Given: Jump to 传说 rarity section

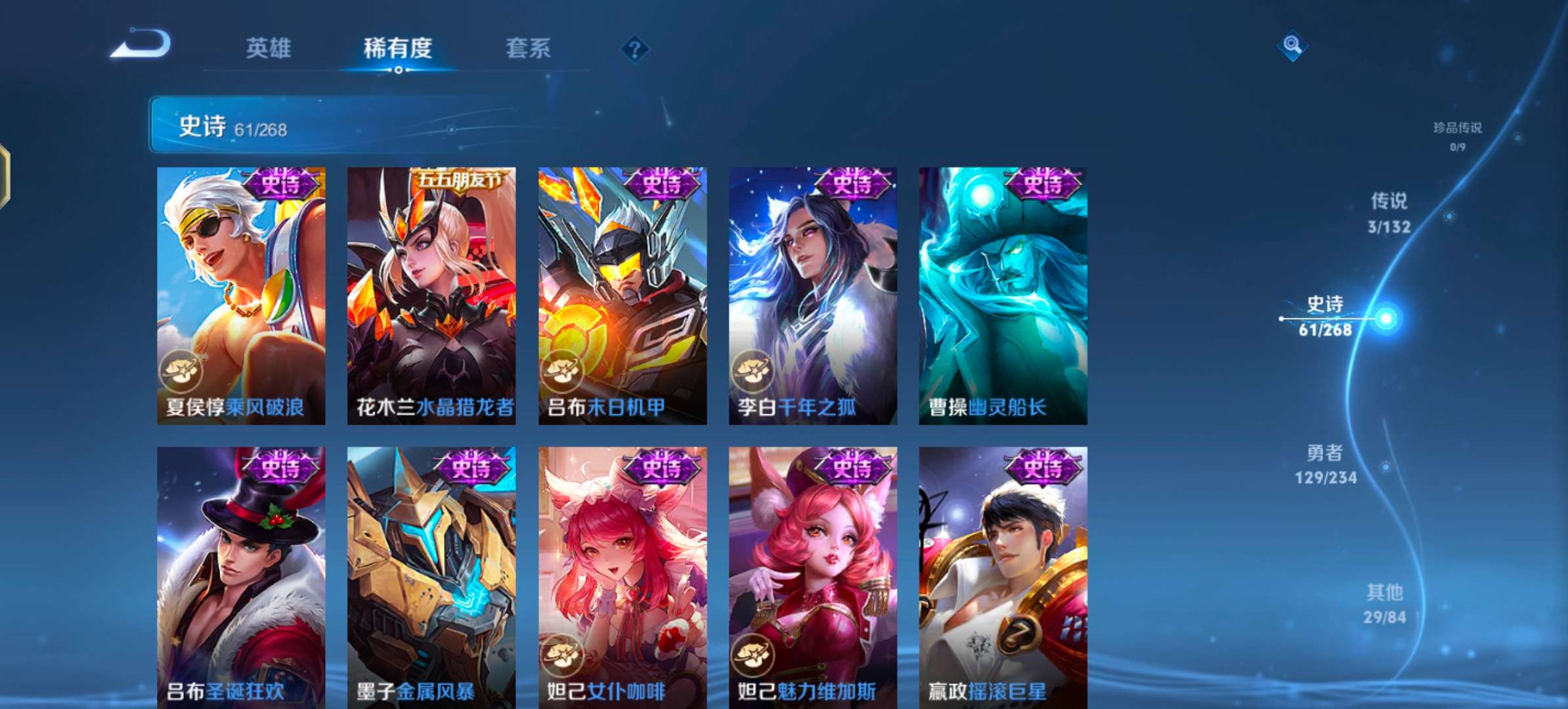Looking at the screenshot, I should (x=1389, y=213).
